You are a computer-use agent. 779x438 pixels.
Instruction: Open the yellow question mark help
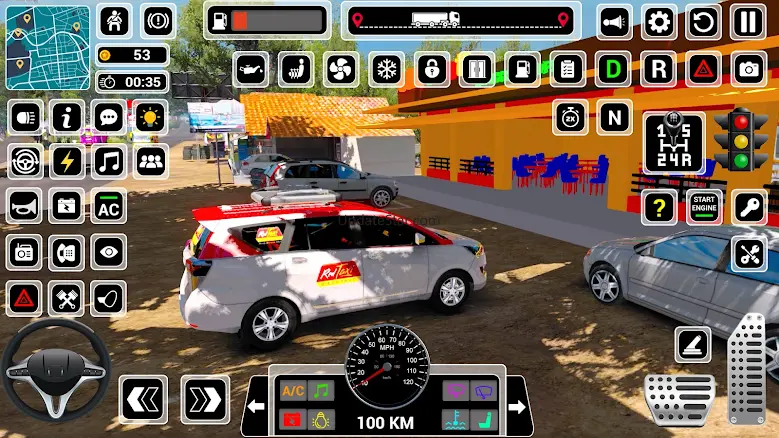point(658,207)
